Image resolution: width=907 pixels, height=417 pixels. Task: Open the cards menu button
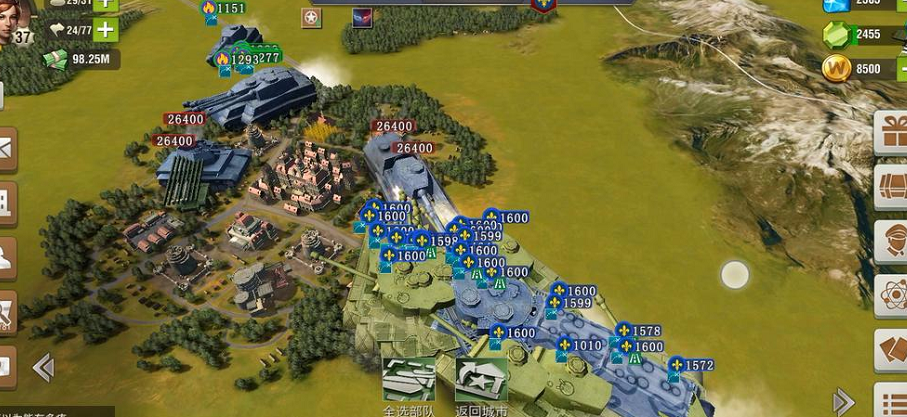(890, 349)
